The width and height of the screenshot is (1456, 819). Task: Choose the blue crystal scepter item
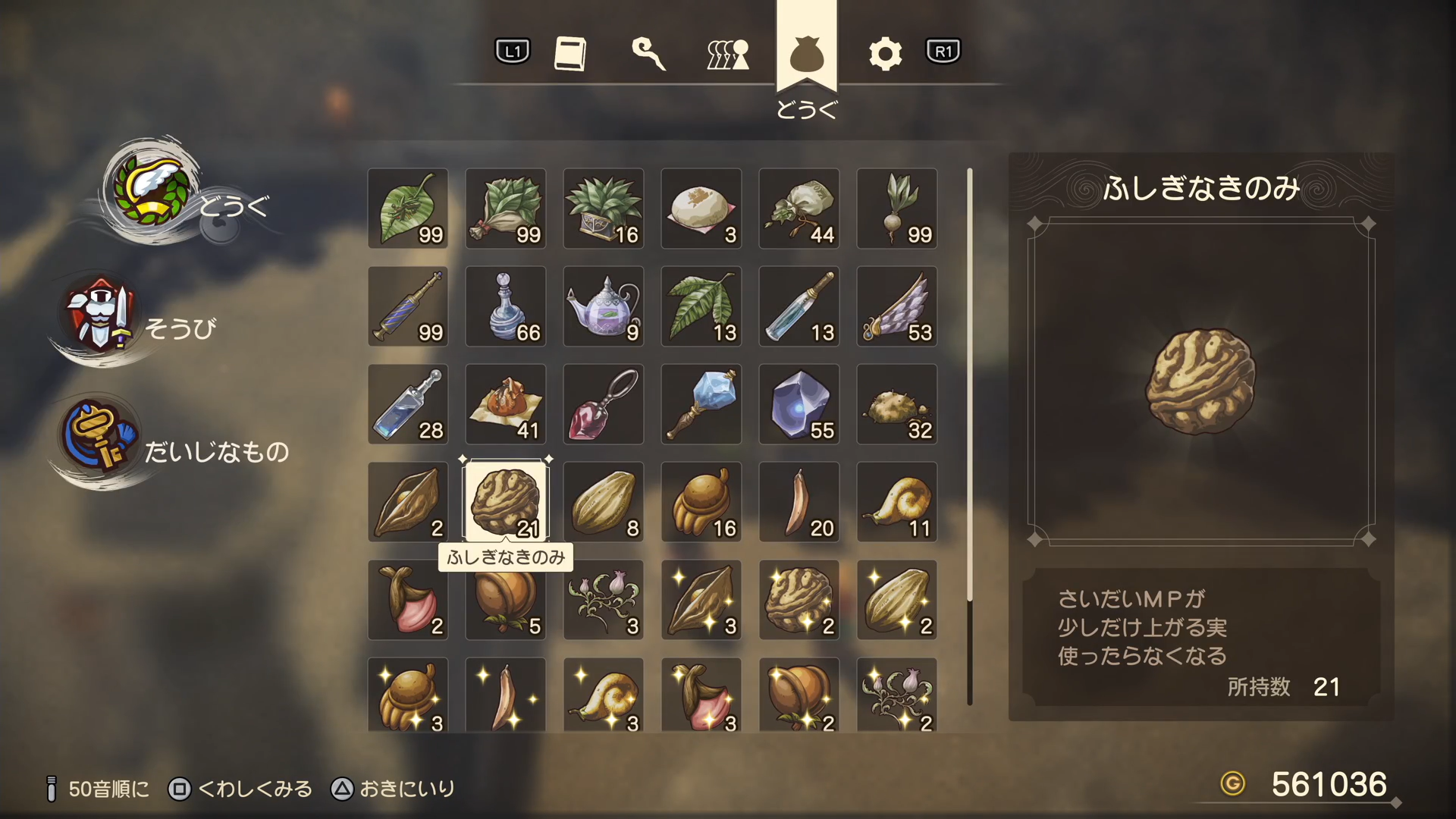(701, 404)
